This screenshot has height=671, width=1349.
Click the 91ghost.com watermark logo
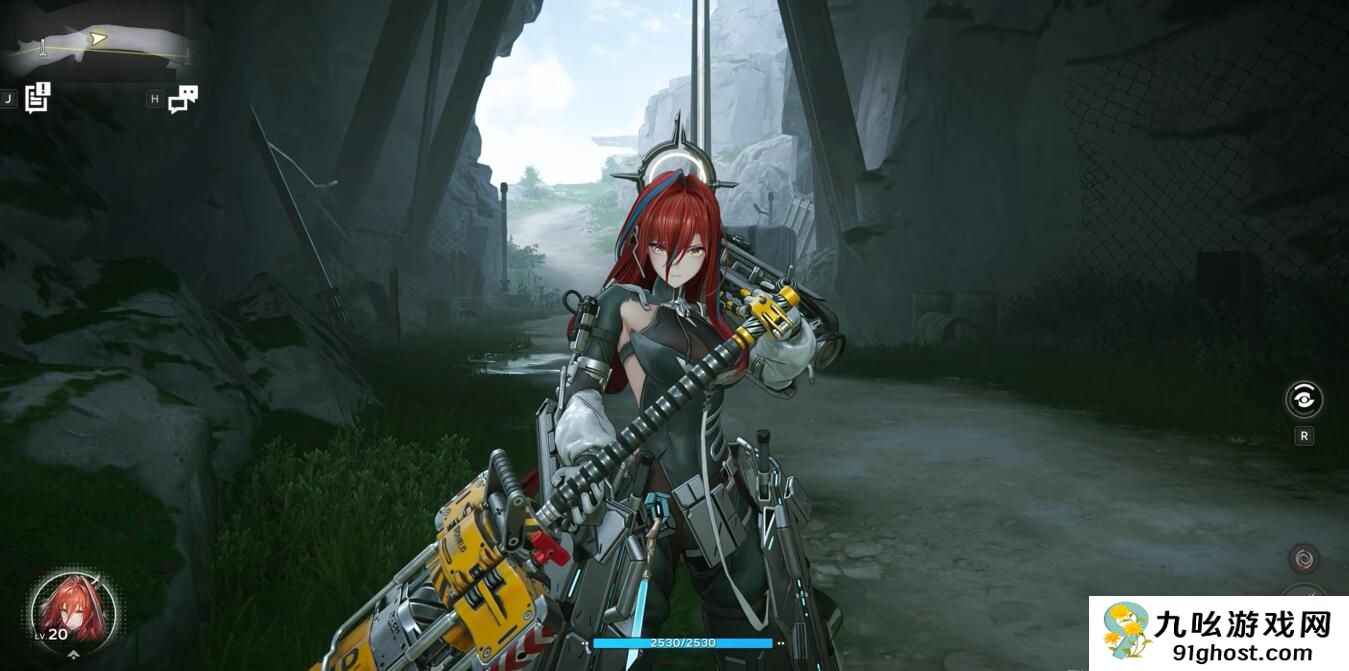pyautogui.click(x=1218, y=634)
